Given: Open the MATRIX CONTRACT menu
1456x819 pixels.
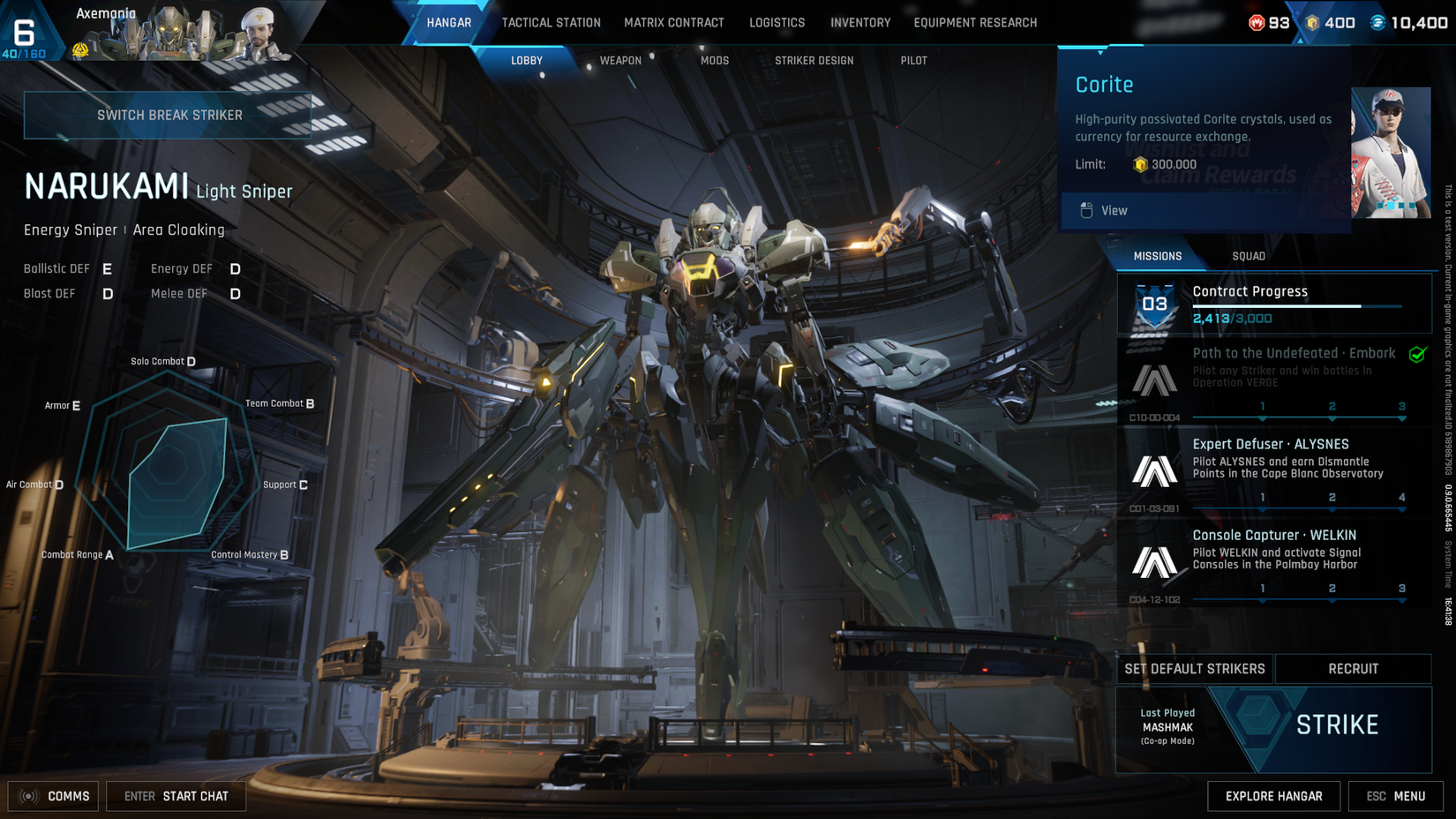Looking at the screenshot, I should 674,23.
